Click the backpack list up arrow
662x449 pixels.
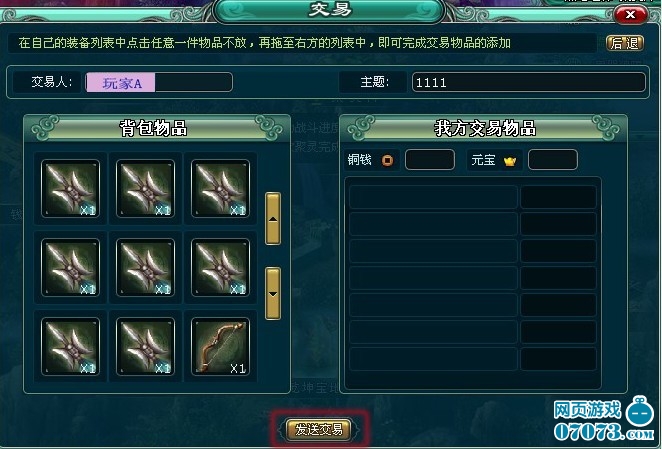click(273, 218)
